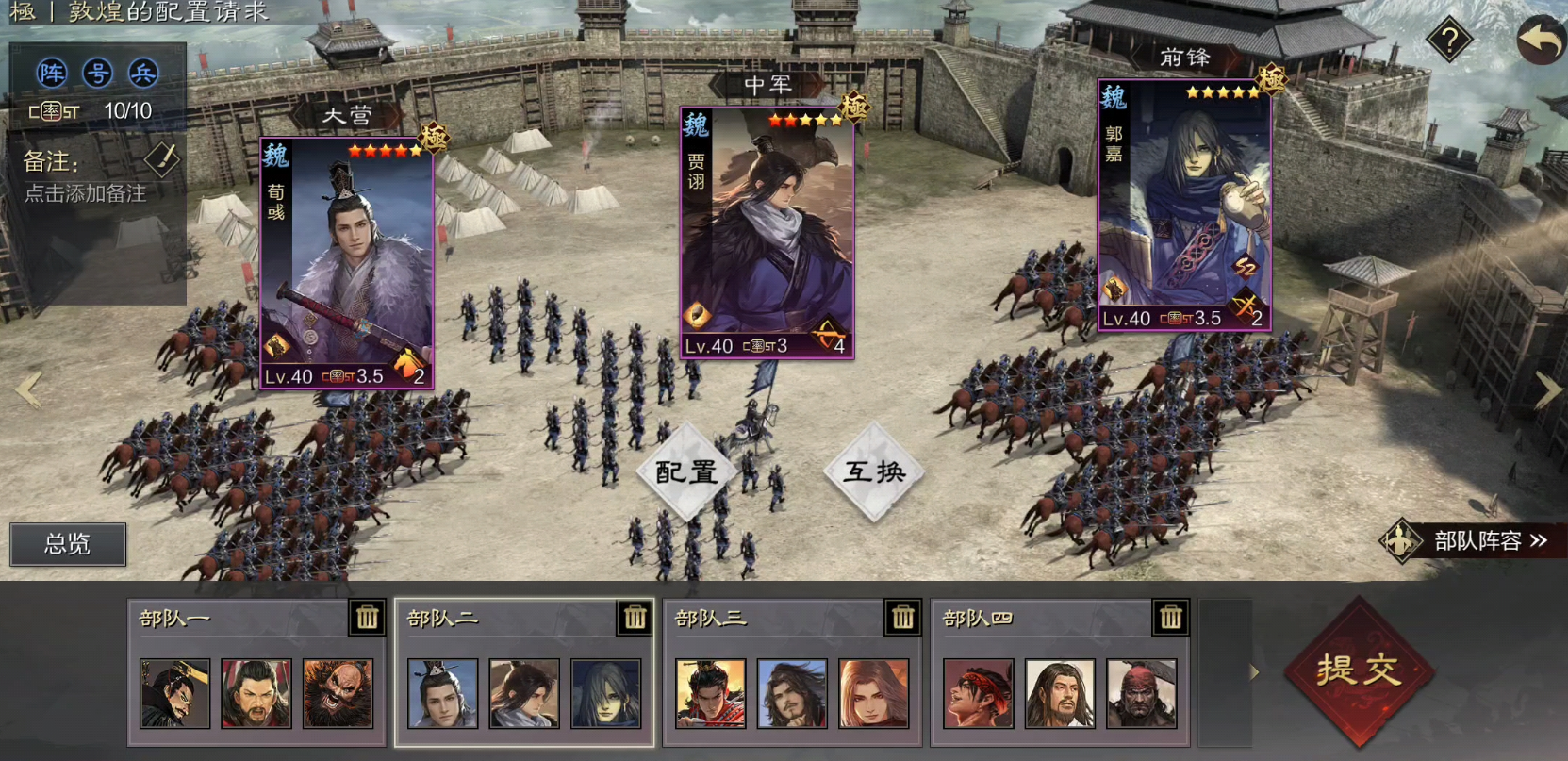Go to the next team with right arrow

tap(1546, 389)
